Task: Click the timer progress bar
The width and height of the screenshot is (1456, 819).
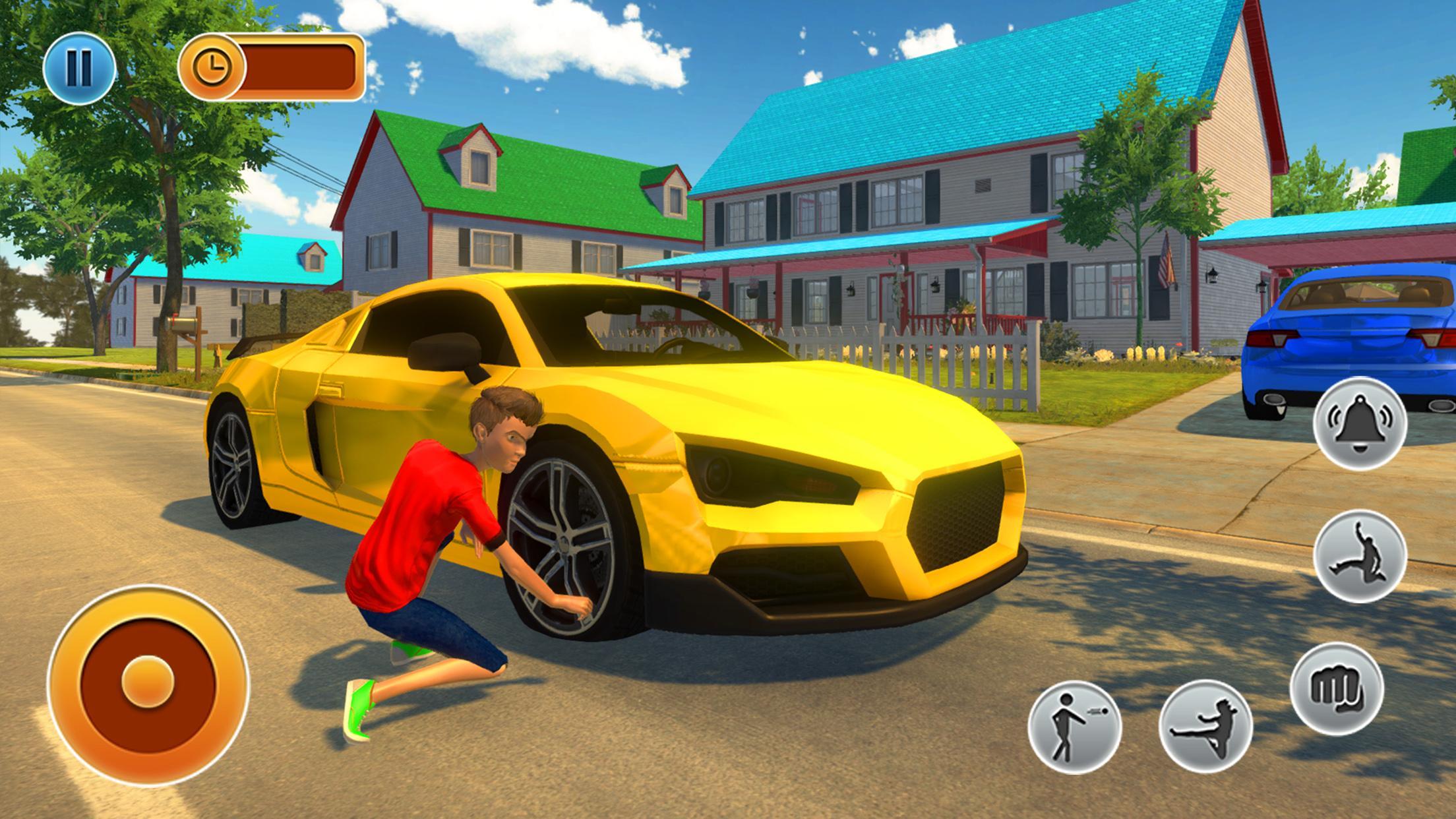Action: pos(300,66)
